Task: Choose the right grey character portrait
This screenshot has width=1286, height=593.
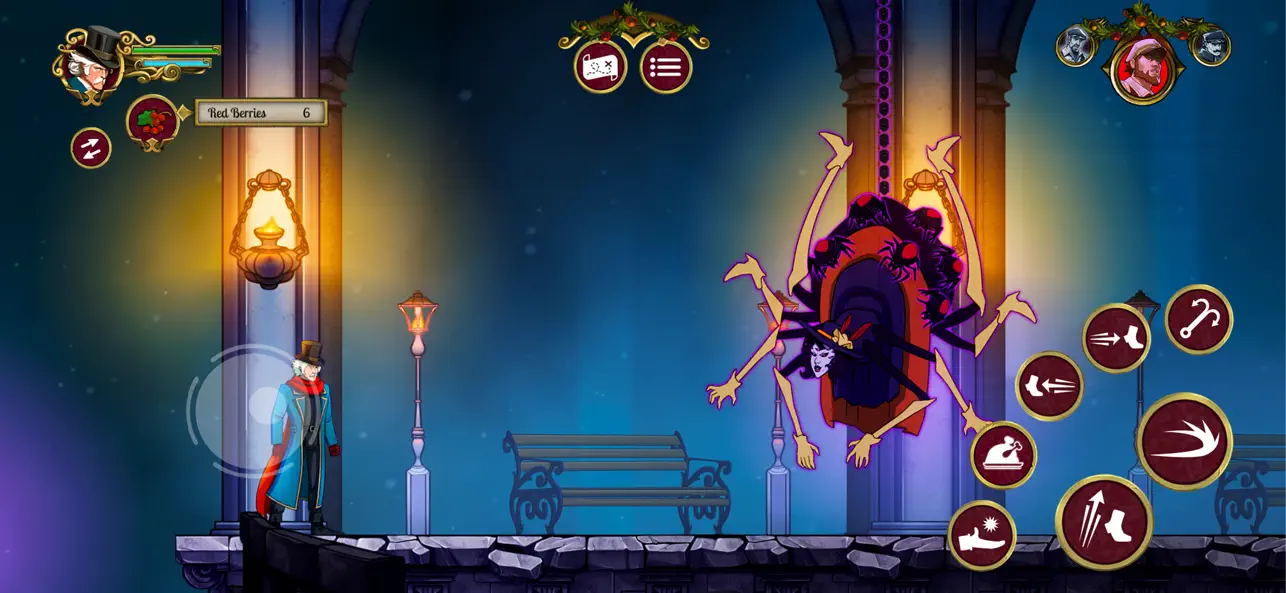Action: tap(1210, 46)
